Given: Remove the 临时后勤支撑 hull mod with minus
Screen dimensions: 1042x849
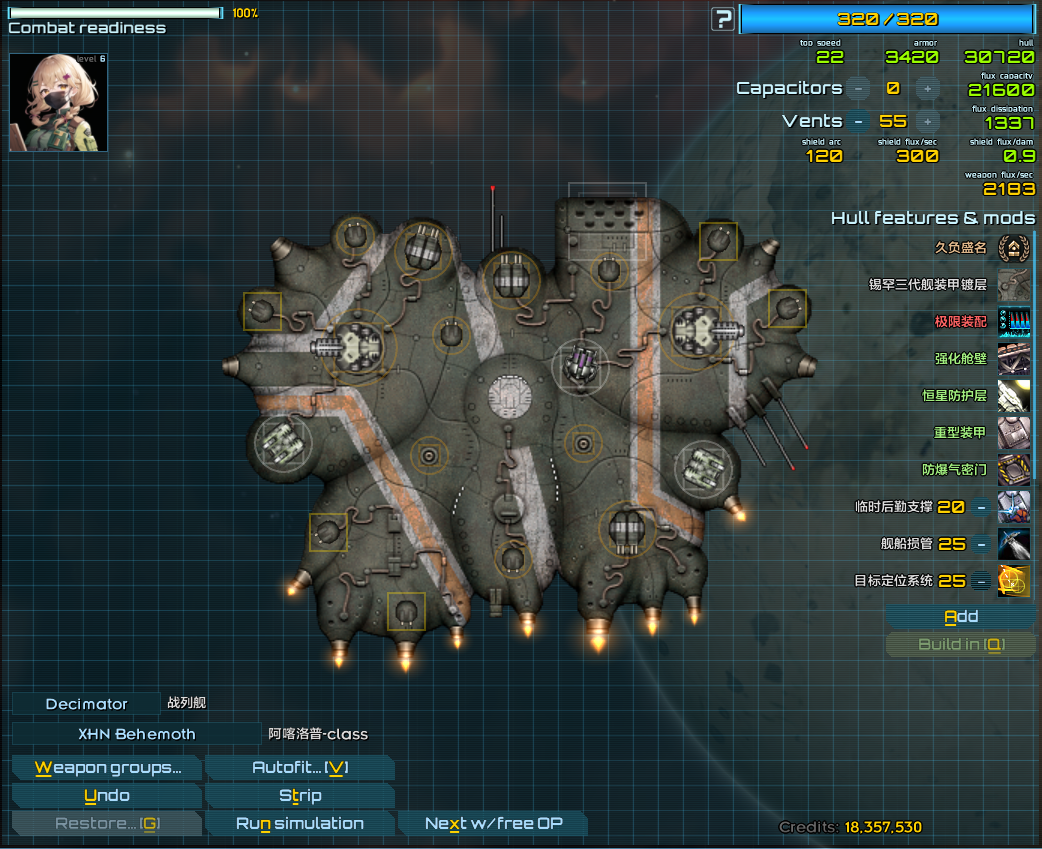Looking at the screenshot, I should click(981, 507).
